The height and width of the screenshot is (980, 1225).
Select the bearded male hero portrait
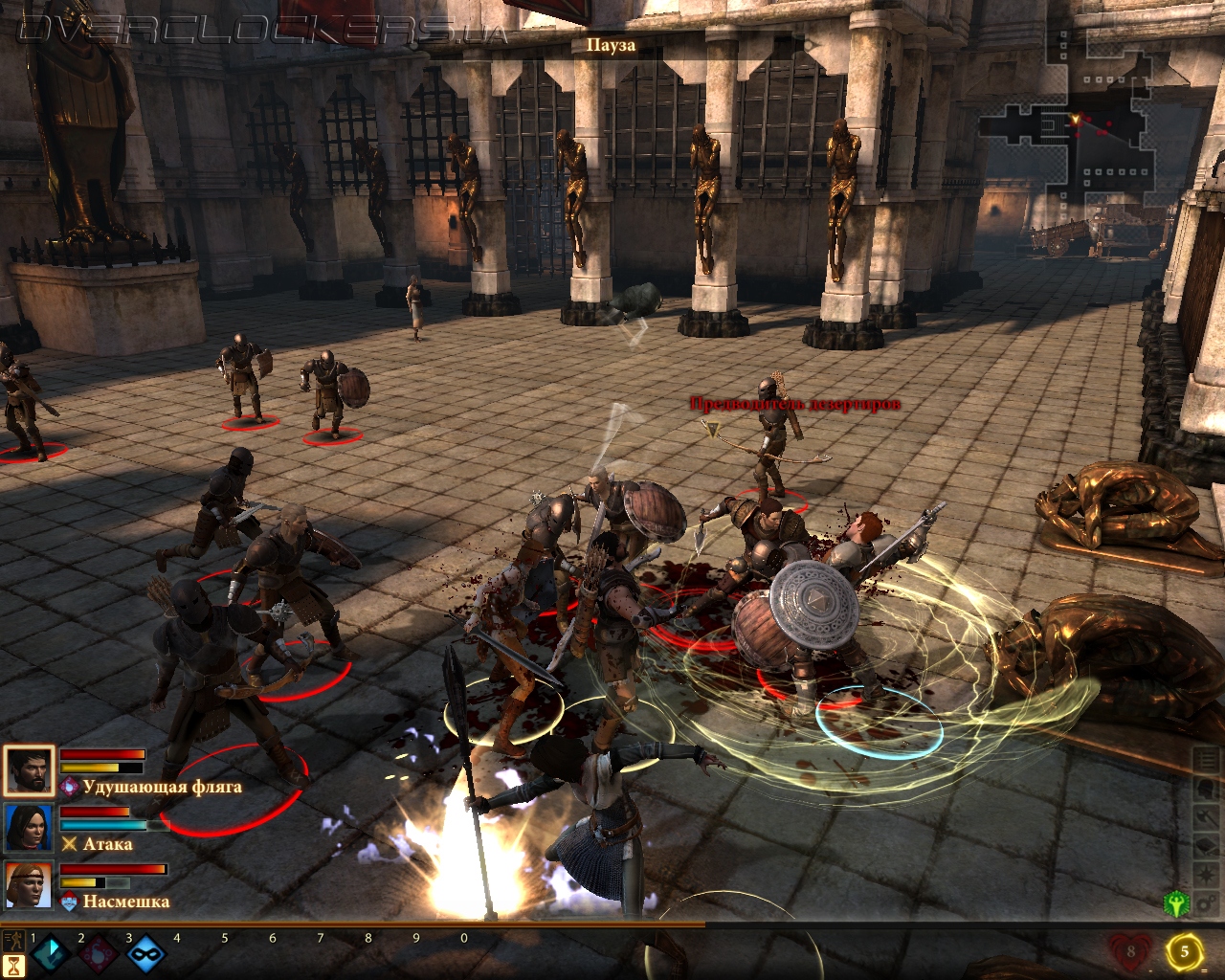click(28, 771)
